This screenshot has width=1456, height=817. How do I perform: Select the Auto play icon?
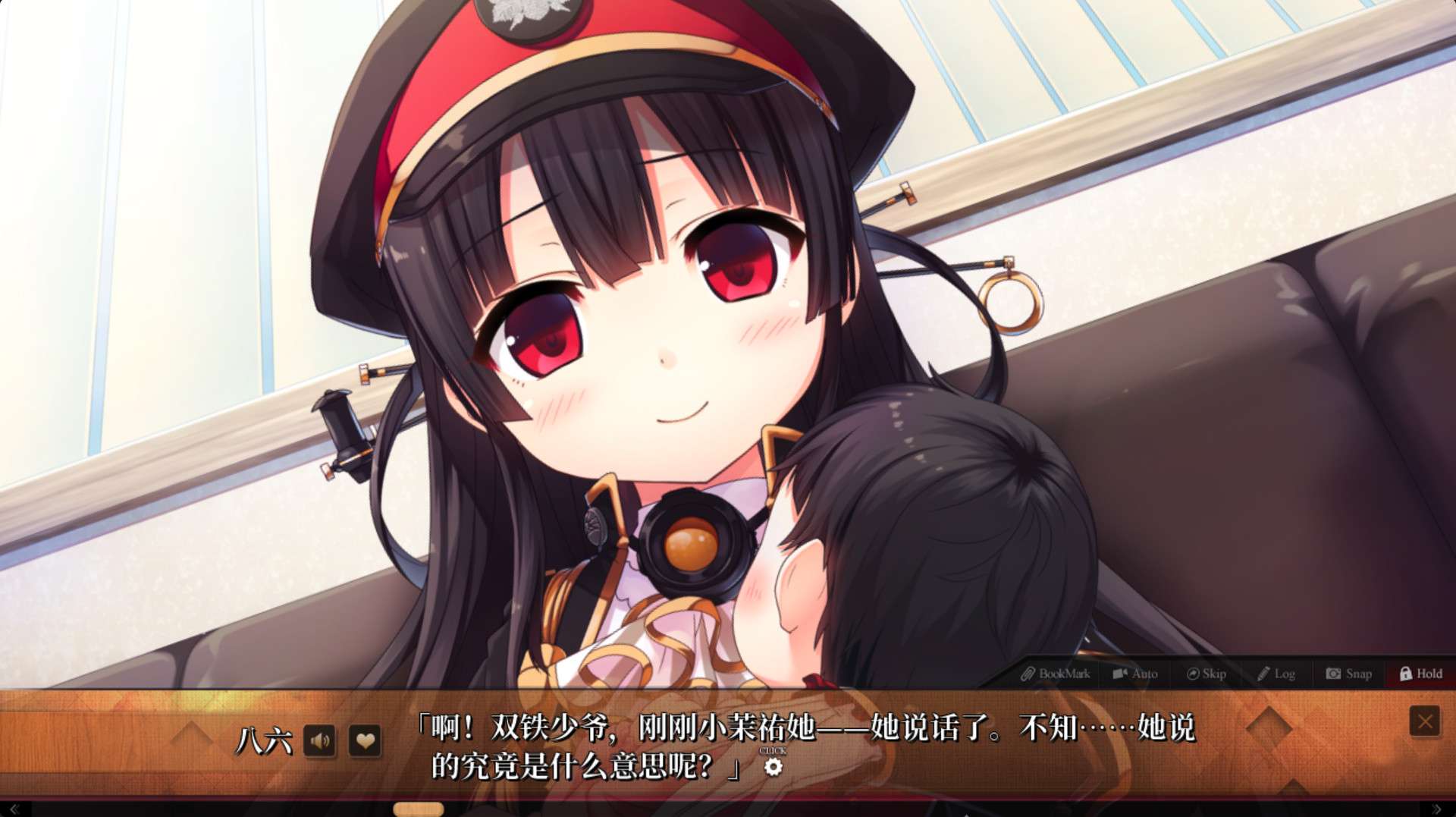[1119, 674]
